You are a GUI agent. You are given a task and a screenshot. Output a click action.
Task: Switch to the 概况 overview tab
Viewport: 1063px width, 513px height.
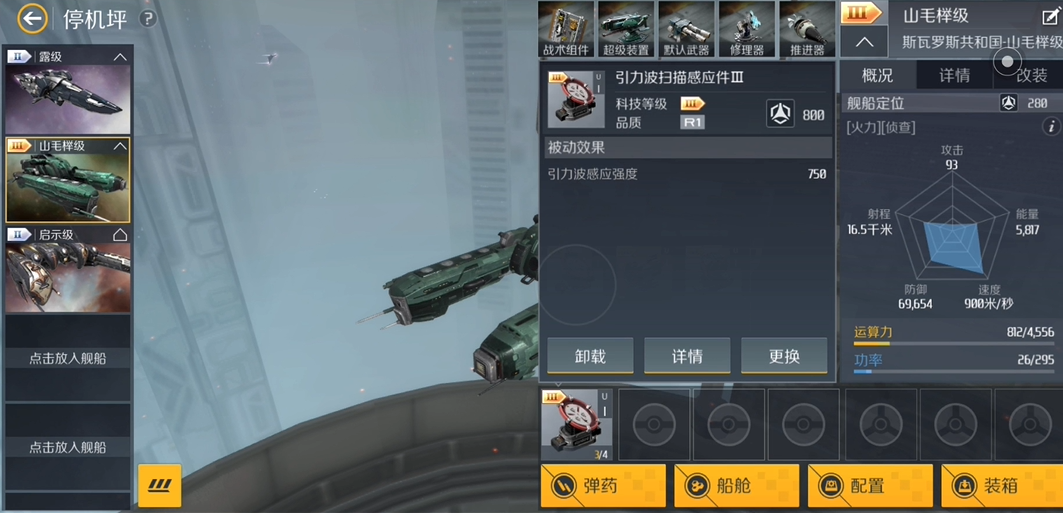(877, 76)
